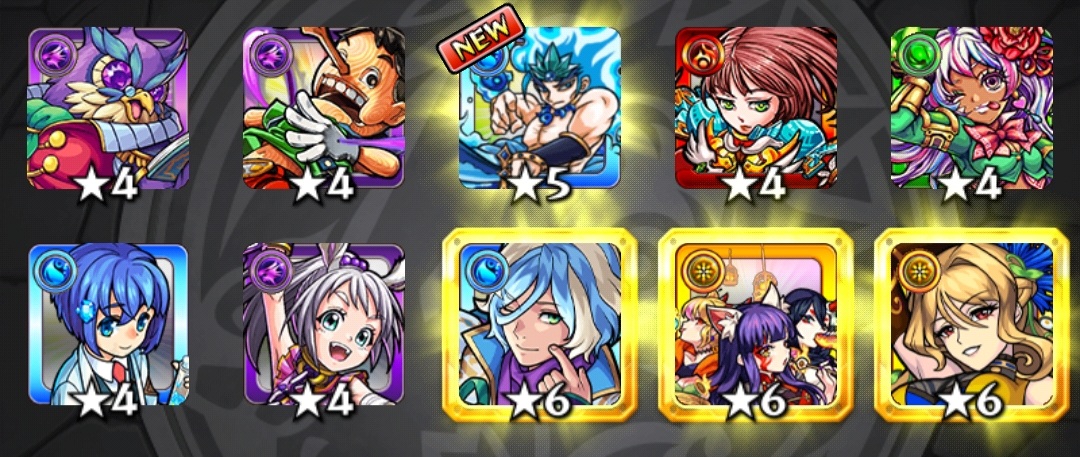Screen dimensions: 1080x457
Task: Select the six-star blue-haired man with eye covered
Action: [540, 324]
